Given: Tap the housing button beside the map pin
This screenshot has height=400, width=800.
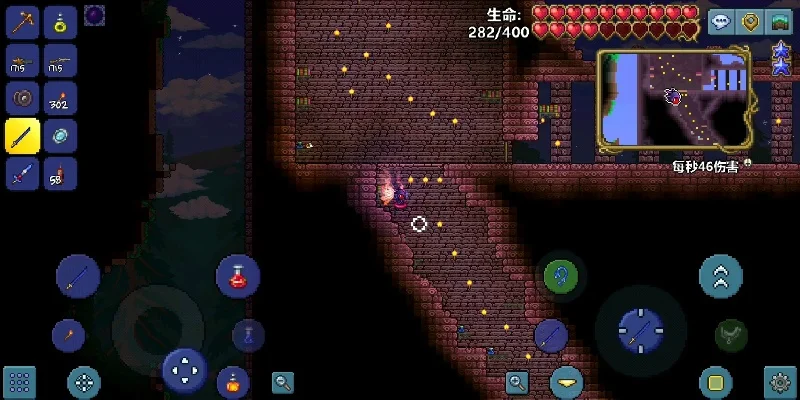Looking at the screenshot, I should [779, 23].
